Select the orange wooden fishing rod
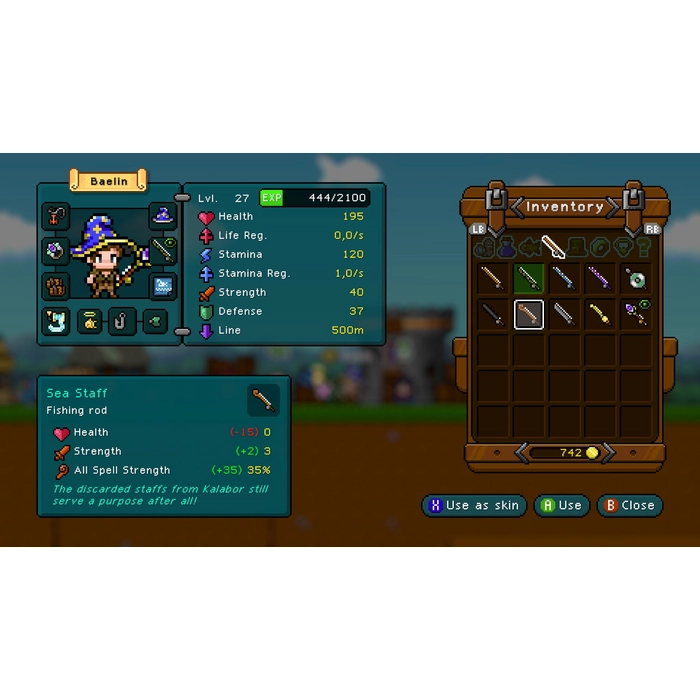 coord(493,278)
